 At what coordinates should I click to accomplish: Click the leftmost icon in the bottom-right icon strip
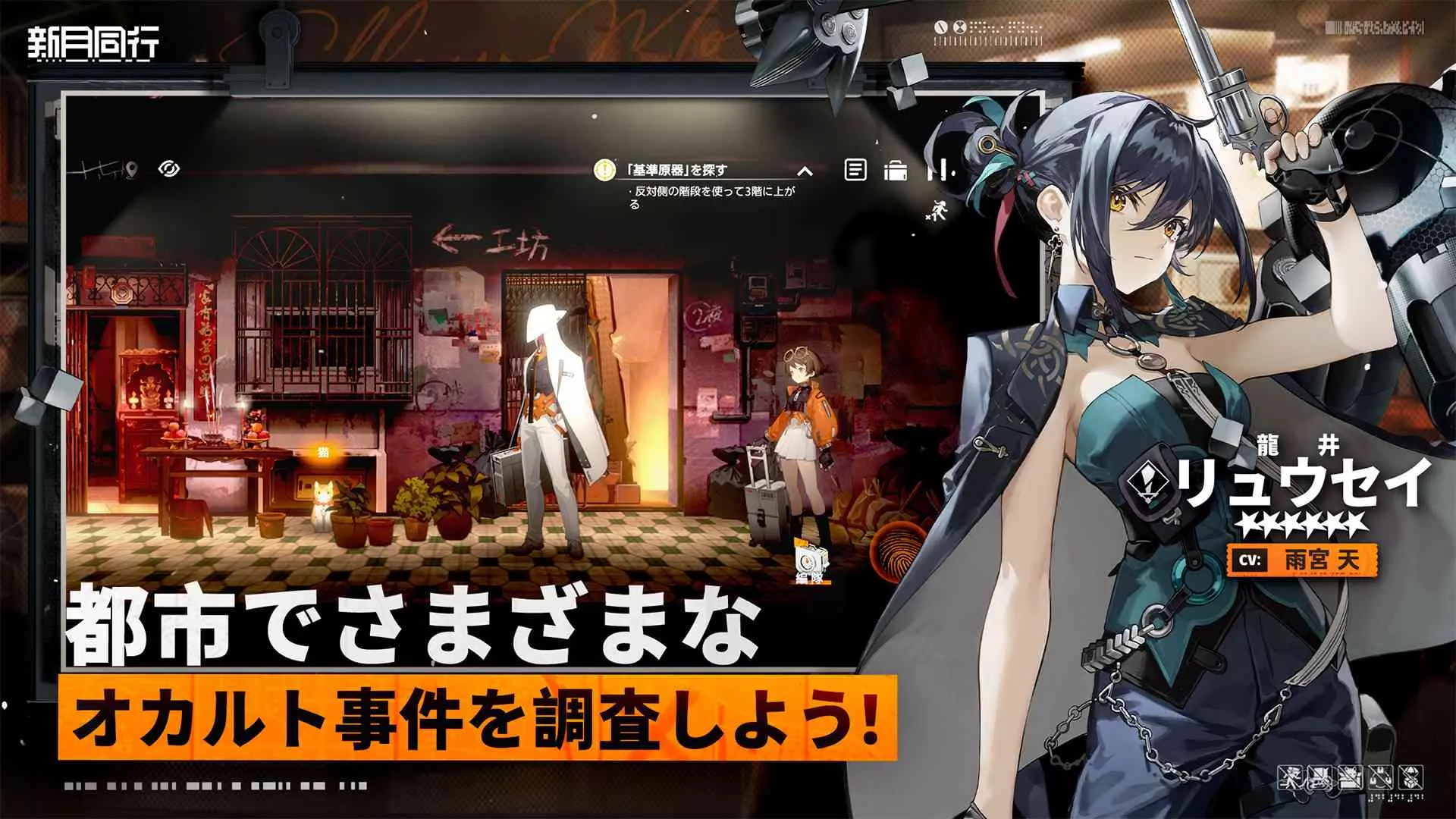(x=1291, y=777)
